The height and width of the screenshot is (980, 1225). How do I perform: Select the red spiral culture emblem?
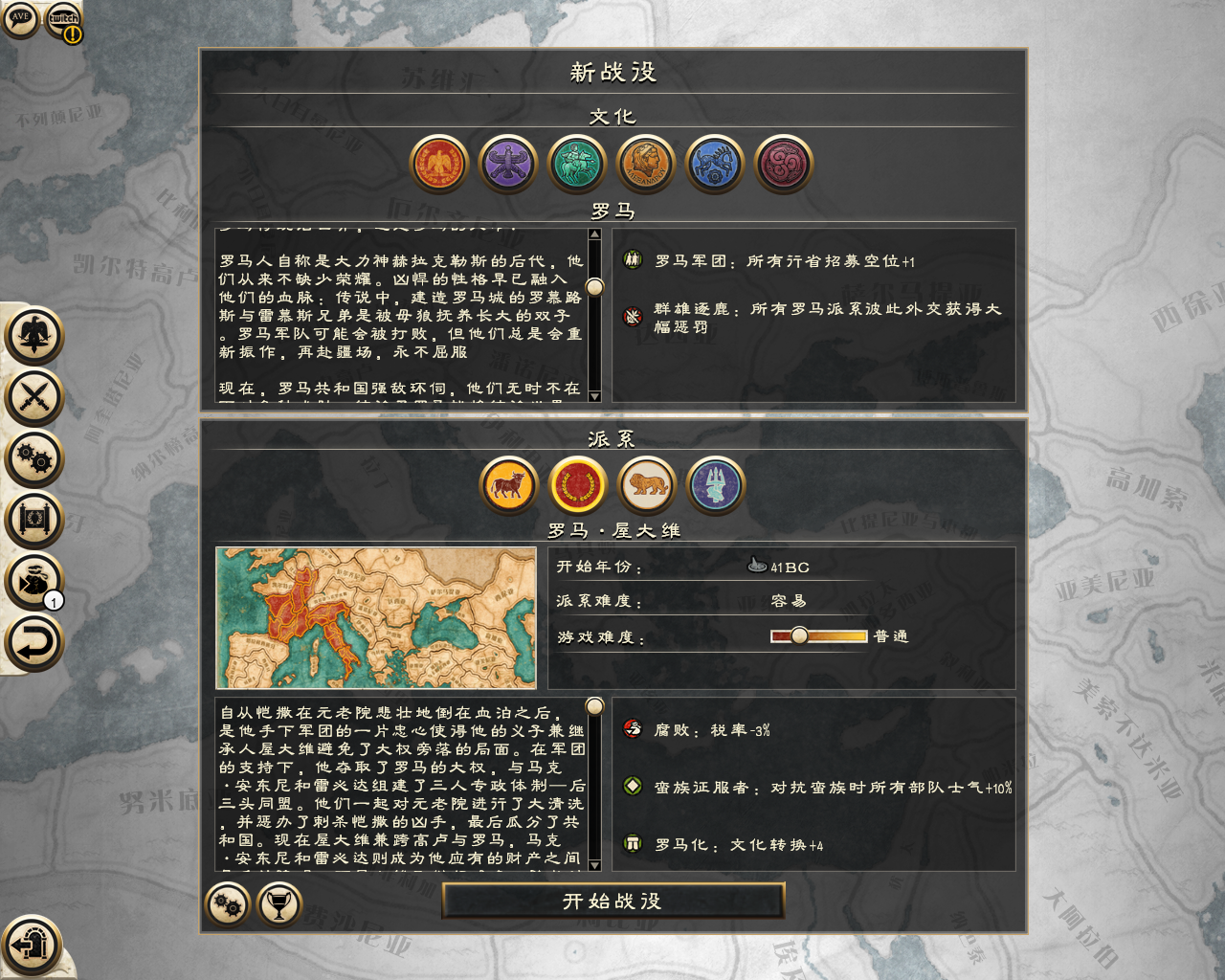[783, 163]
